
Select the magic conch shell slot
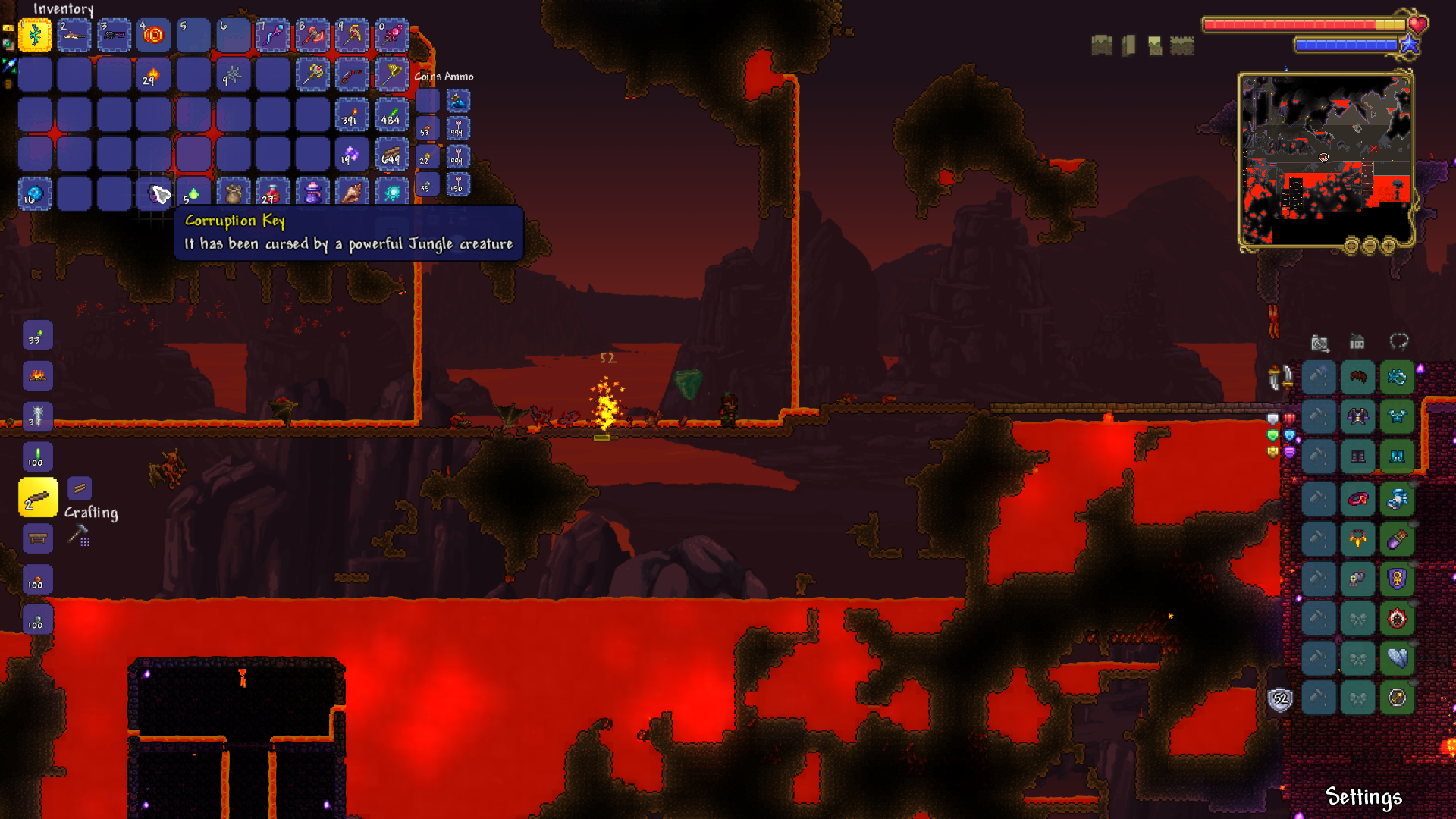[352, 193]
